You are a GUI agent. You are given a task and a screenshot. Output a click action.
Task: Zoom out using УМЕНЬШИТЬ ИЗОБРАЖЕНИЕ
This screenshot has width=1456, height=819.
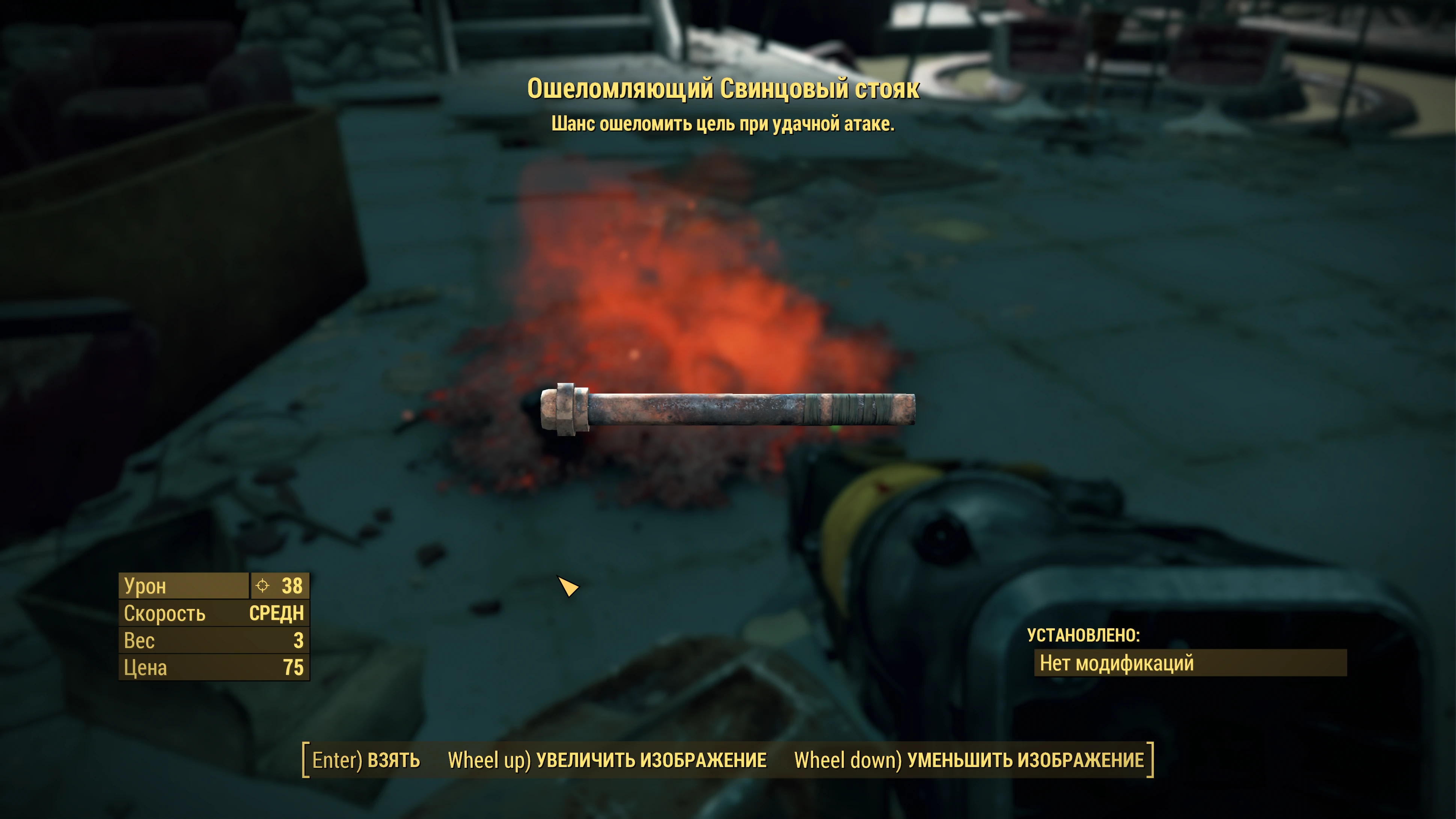point(969,760)
